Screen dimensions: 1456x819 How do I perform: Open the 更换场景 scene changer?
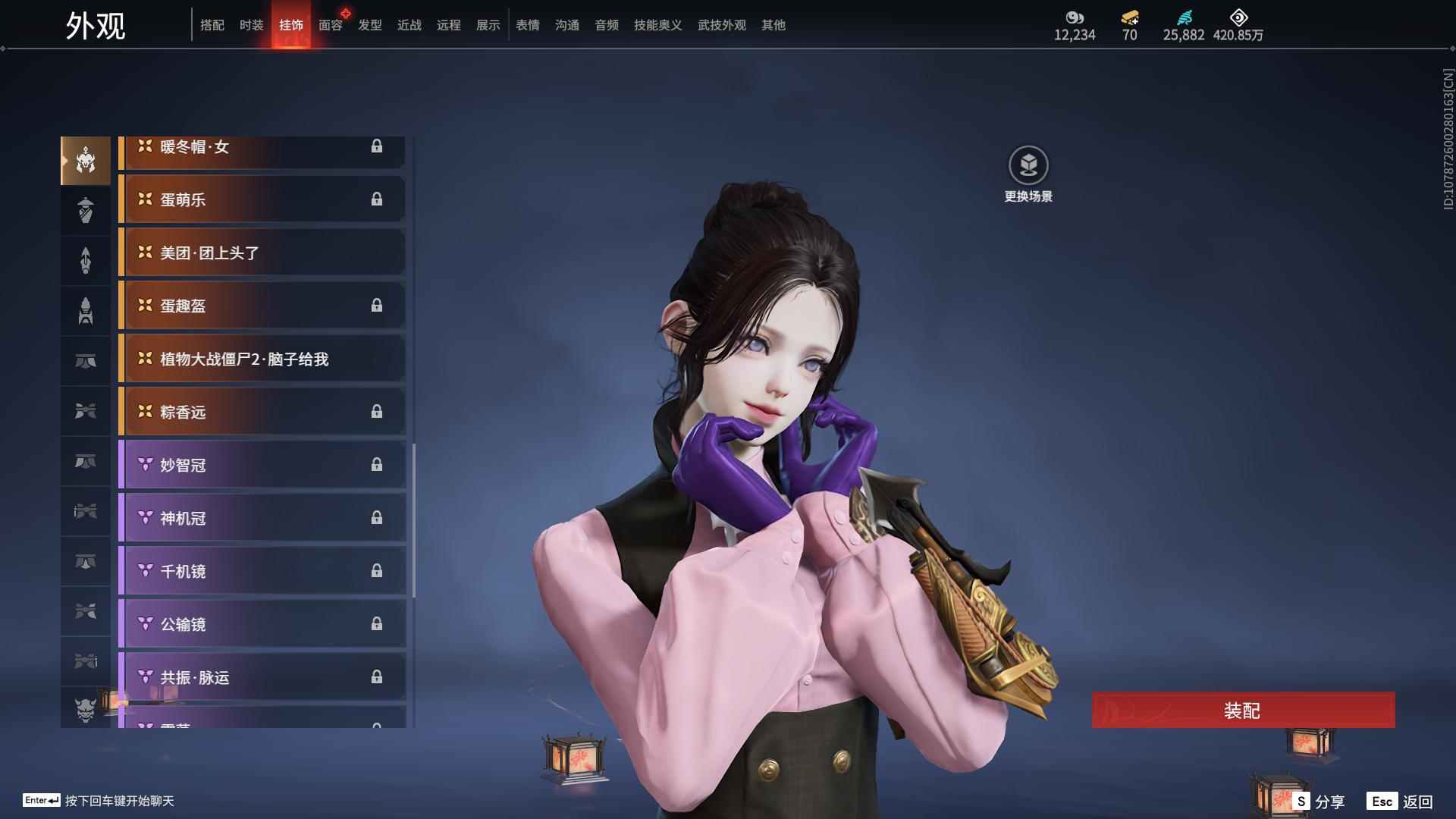(1028, 174)
